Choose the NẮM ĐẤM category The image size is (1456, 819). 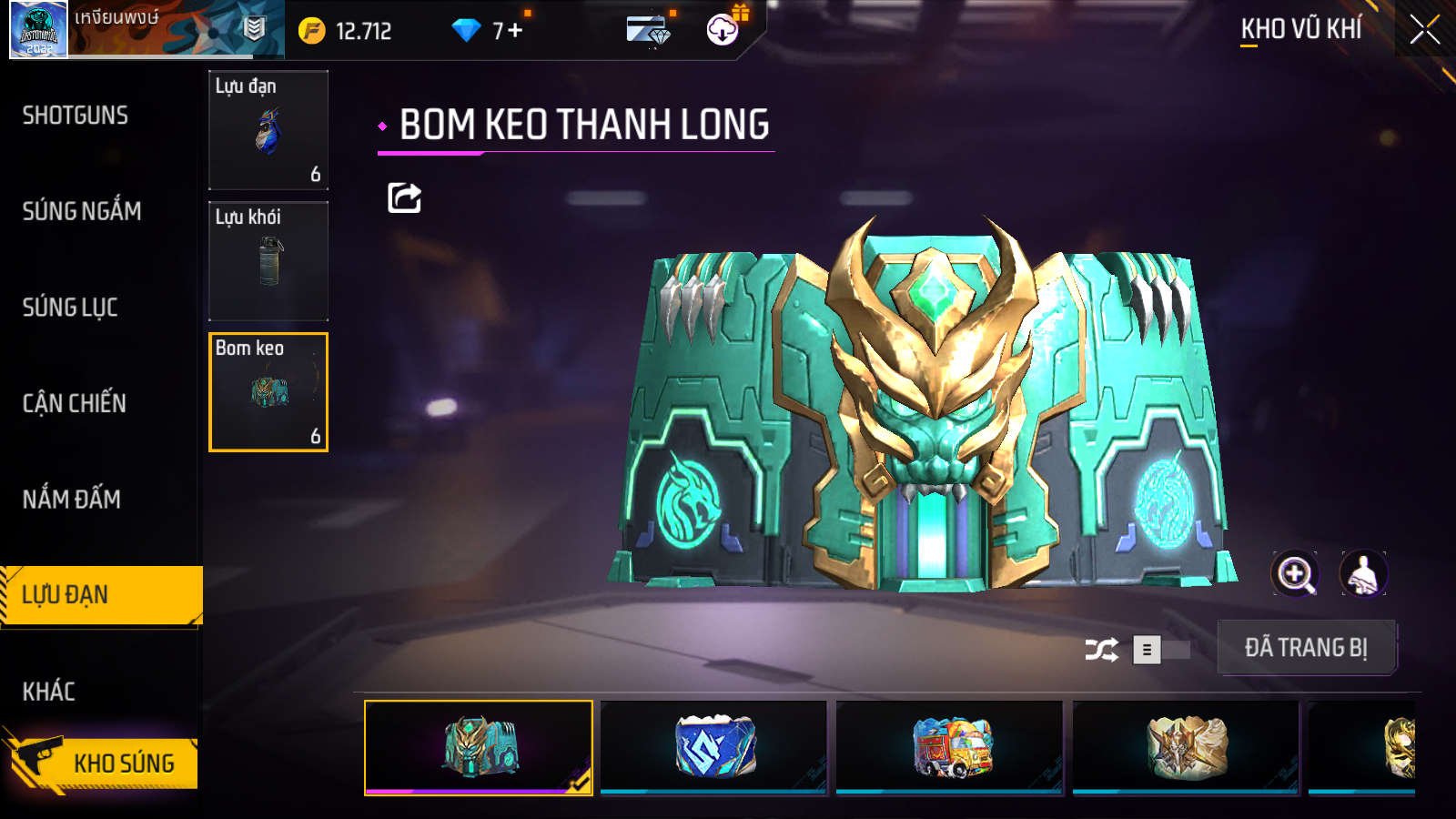(x=72, y=499)
